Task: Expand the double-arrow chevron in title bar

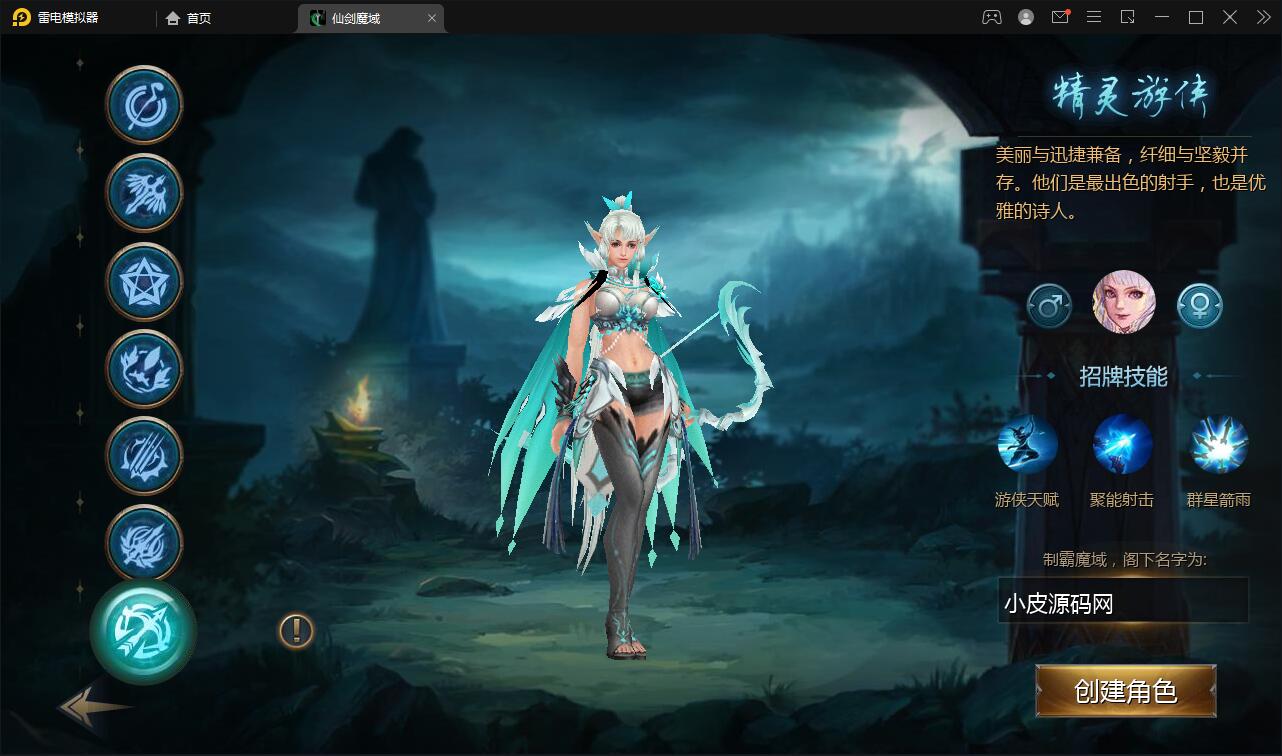Action: 1262,17
